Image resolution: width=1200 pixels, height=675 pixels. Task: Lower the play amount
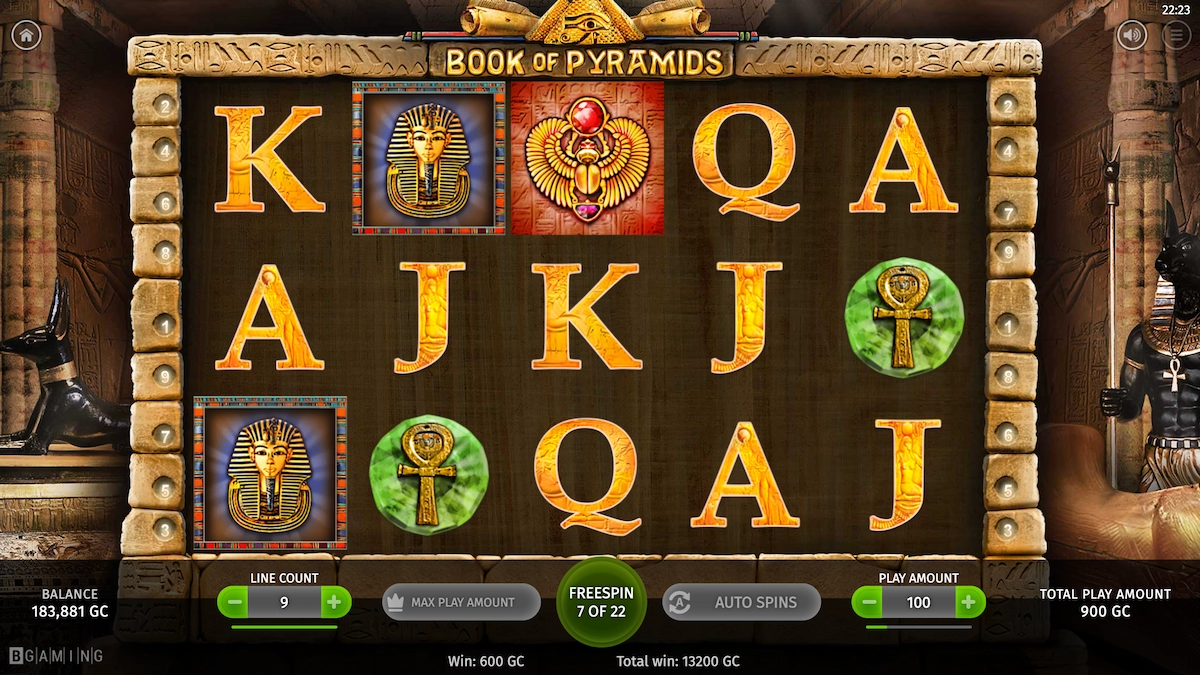[868, 602]
